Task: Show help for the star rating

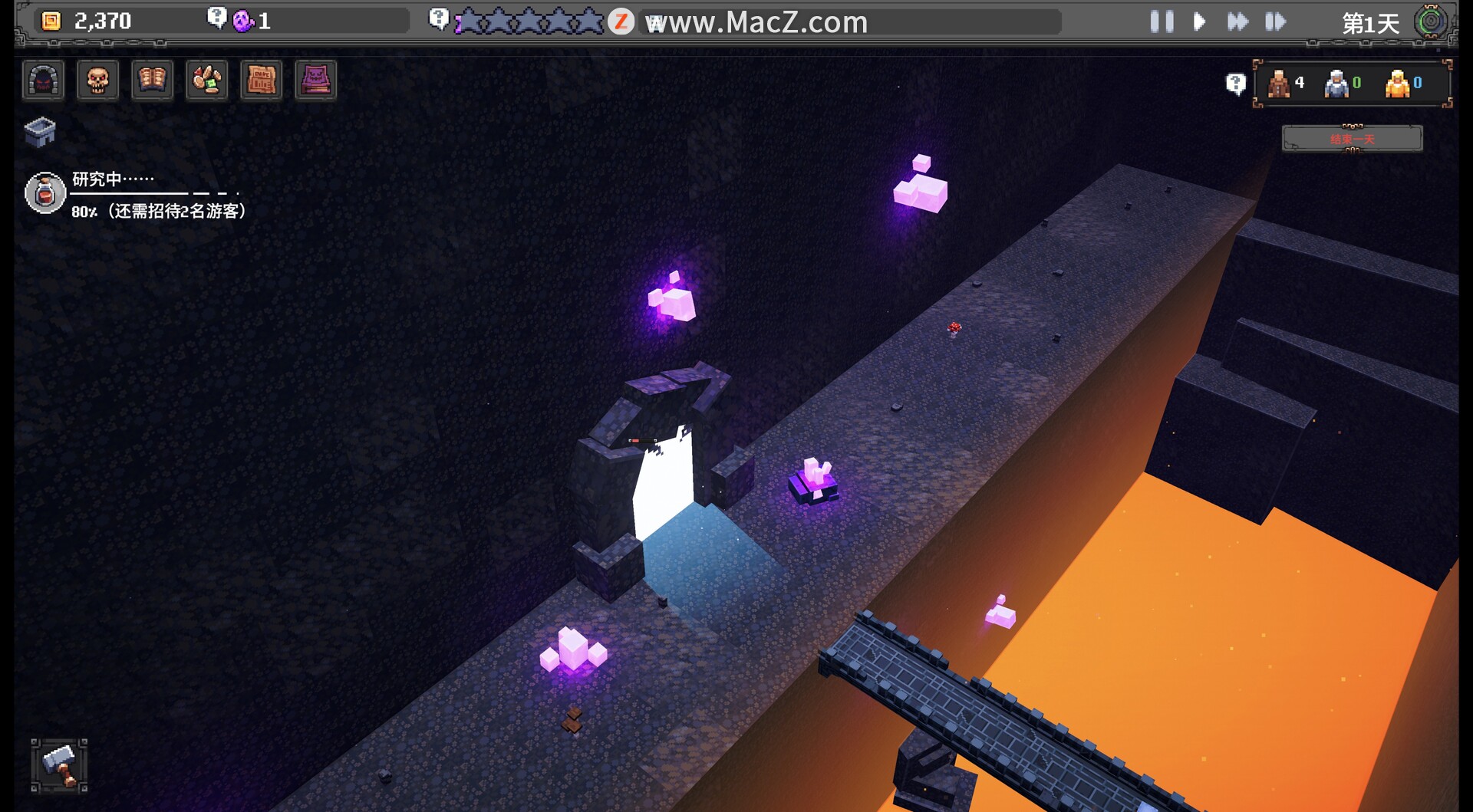Action: tap(438, 18)
